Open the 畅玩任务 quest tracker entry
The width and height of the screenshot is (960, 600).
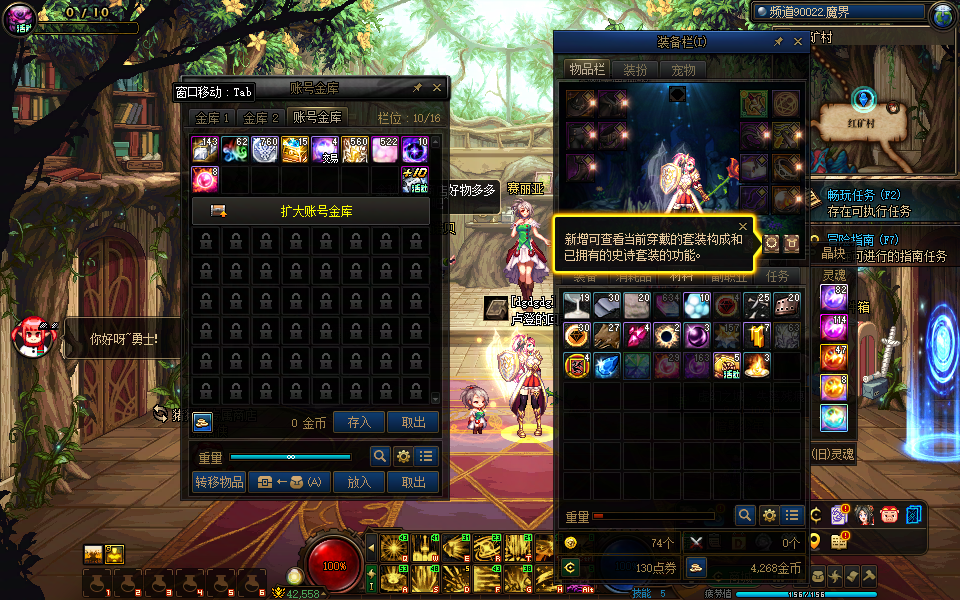(x=865, y=195)
